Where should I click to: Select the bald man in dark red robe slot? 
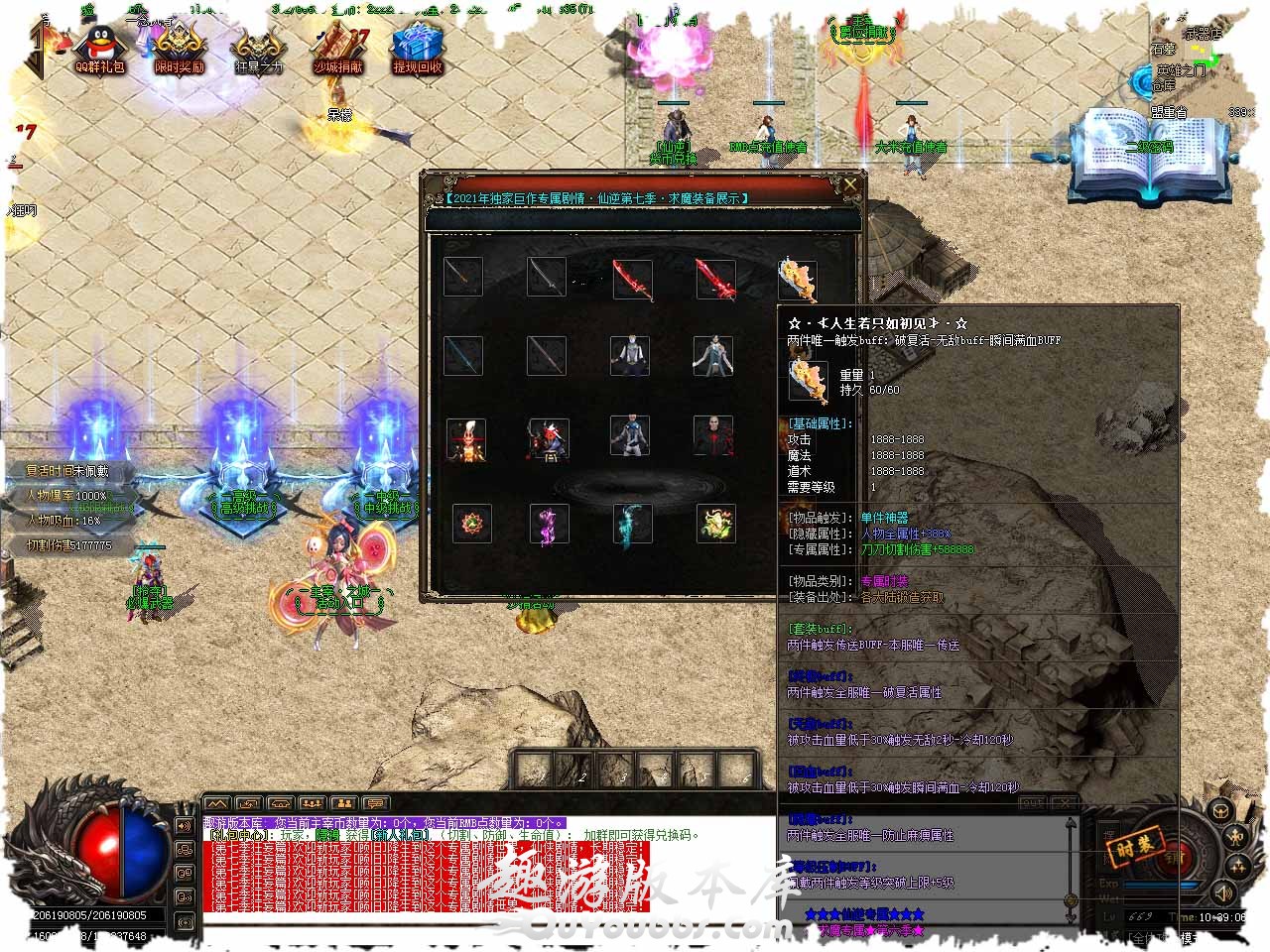pos(713,436)
